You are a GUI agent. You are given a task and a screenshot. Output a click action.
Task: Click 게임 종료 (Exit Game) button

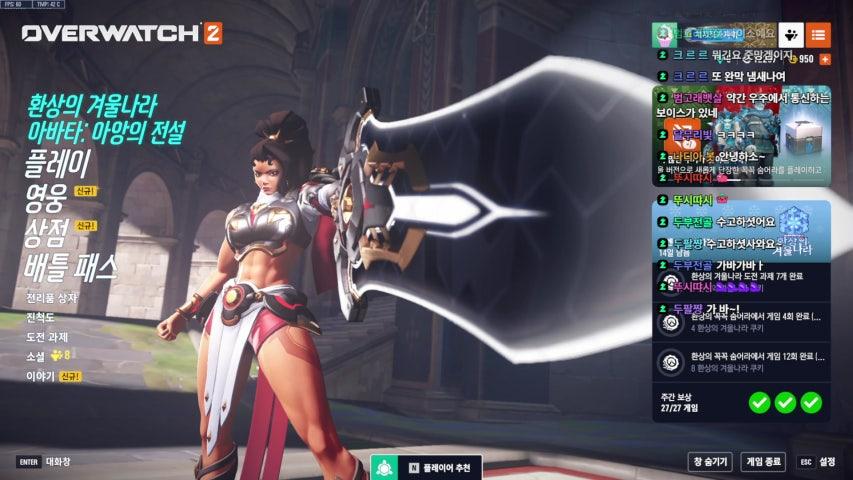pos(763,461)
